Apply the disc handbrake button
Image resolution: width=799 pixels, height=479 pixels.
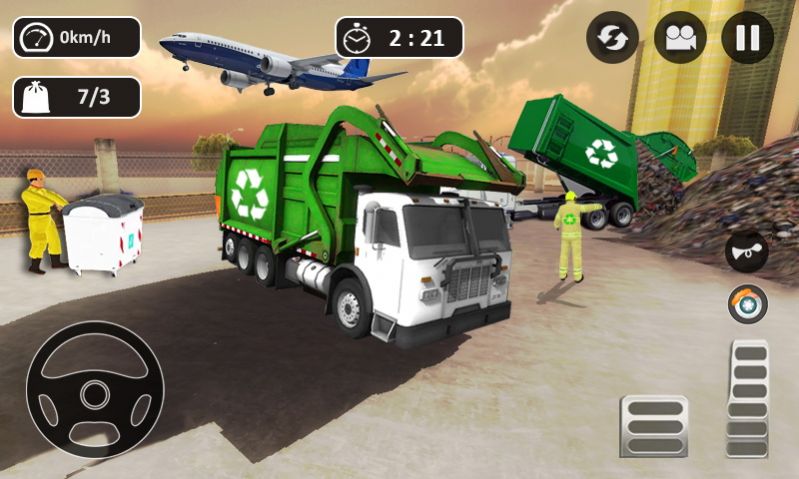click(x=746, y=304)
